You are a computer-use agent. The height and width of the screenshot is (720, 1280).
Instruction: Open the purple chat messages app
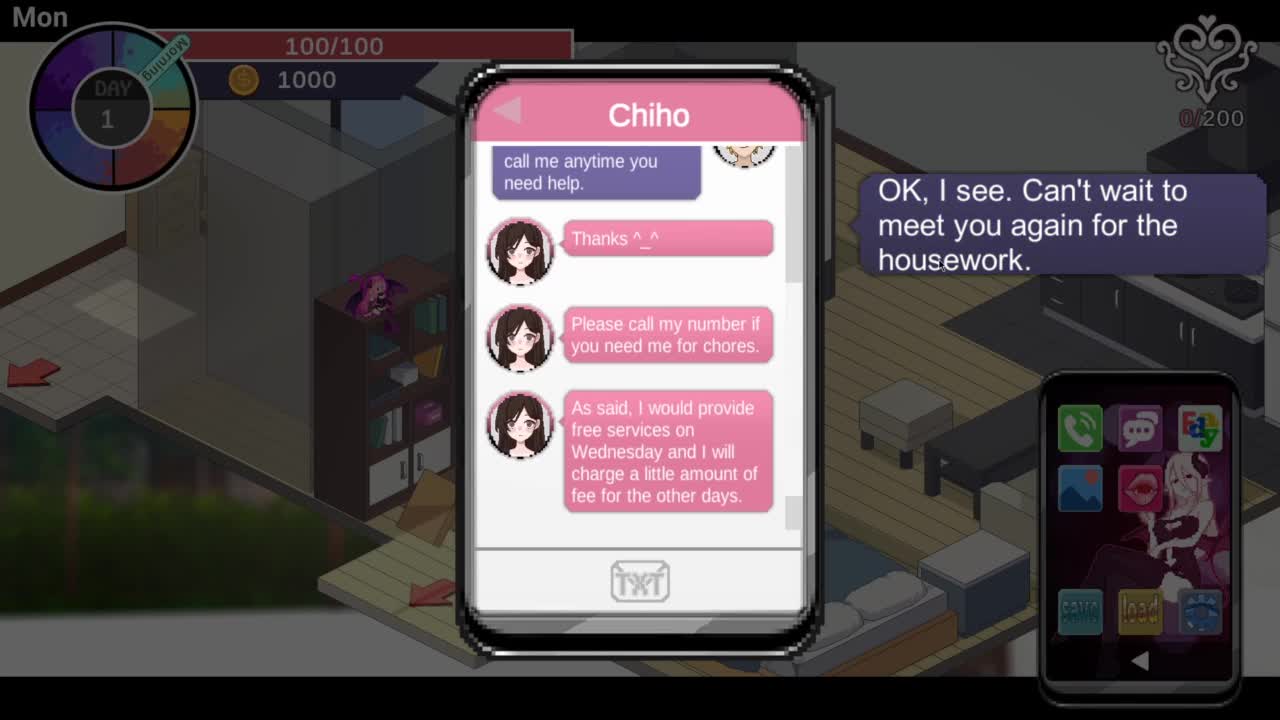1140,429
